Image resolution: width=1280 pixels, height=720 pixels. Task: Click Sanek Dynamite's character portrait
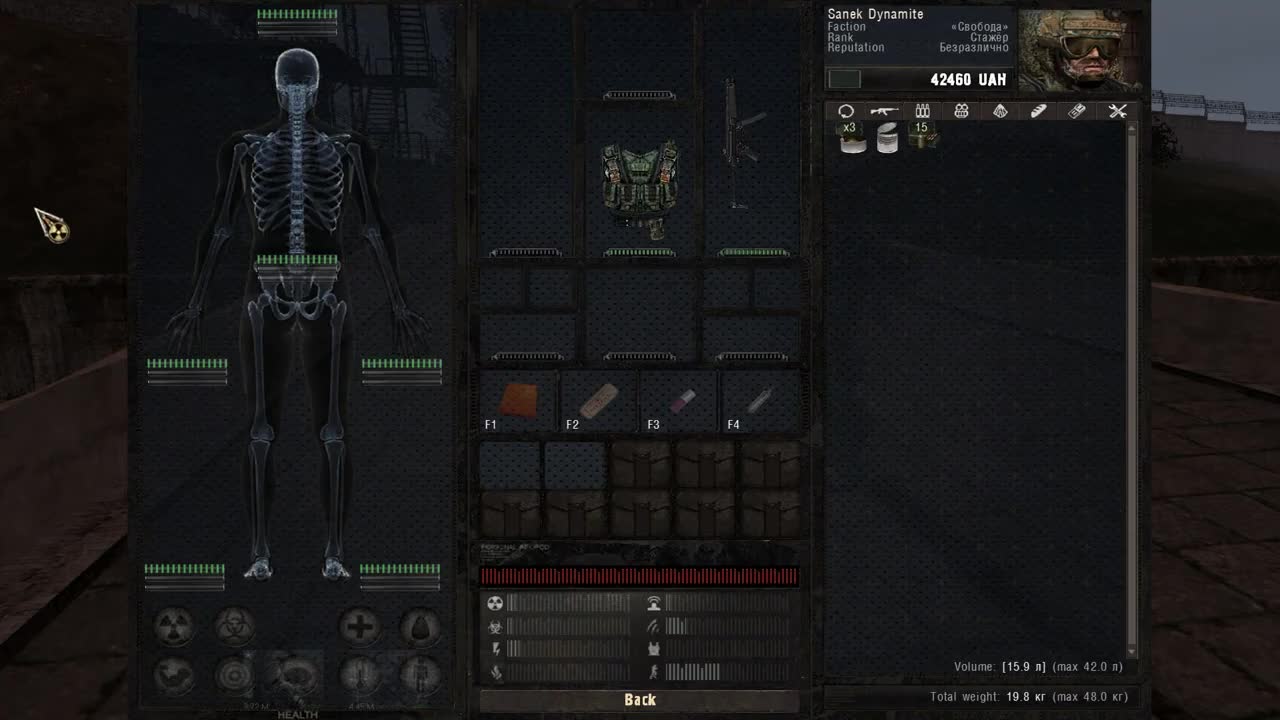[x=1082, y=44]
